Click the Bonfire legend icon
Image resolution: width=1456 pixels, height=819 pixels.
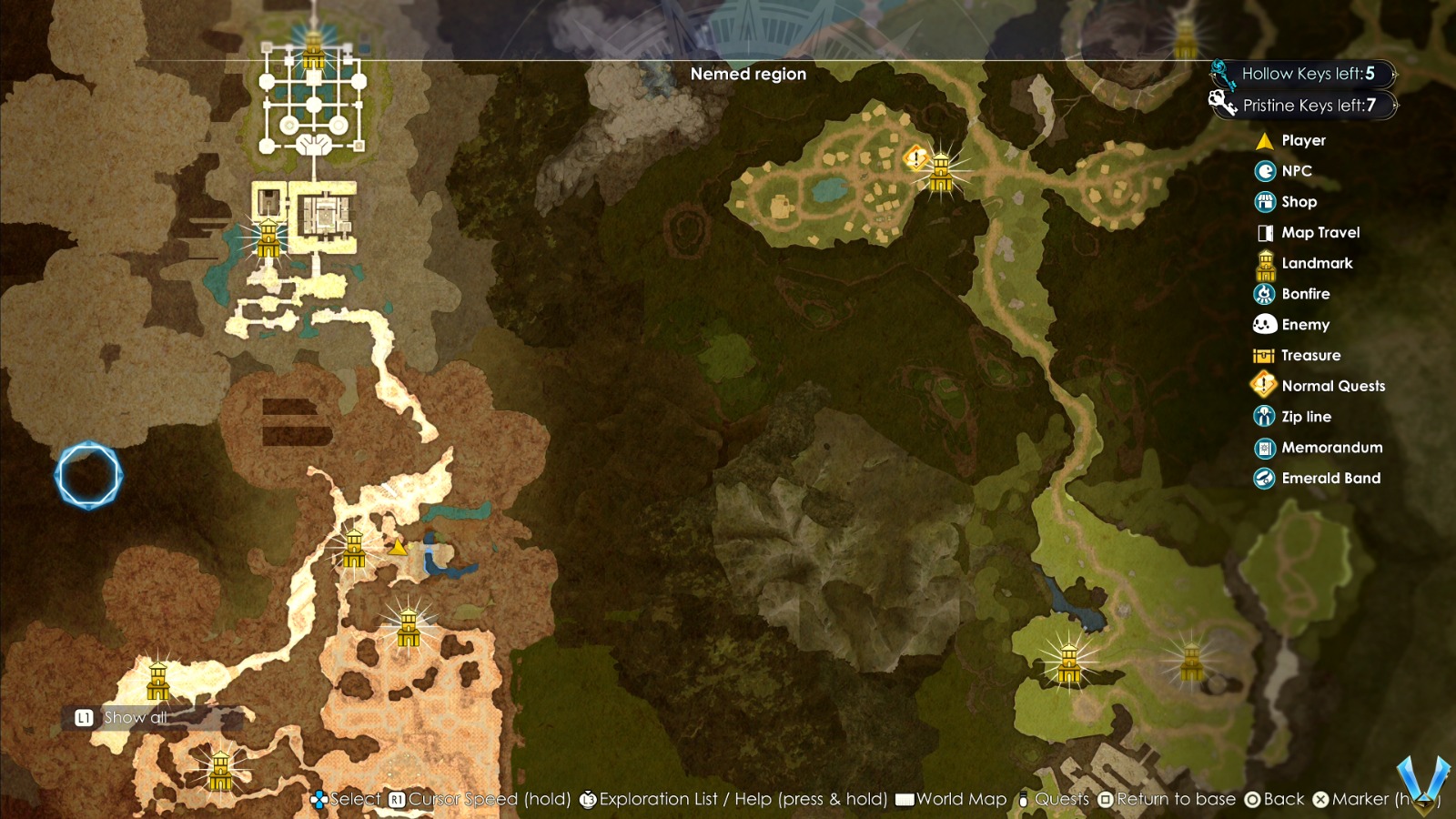1264,294
